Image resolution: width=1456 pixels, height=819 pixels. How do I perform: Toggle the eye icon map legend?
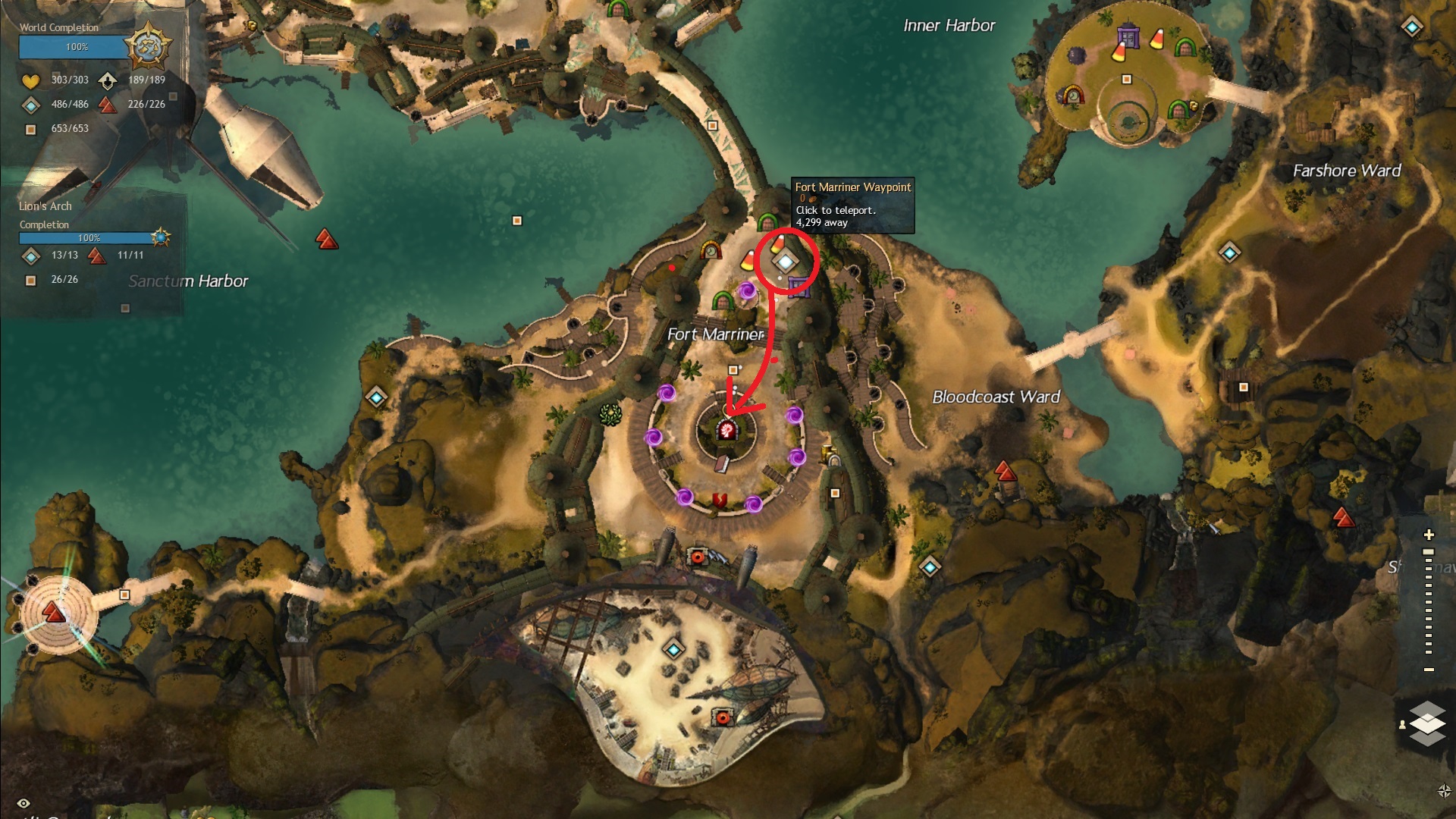[x=24, y=803]
